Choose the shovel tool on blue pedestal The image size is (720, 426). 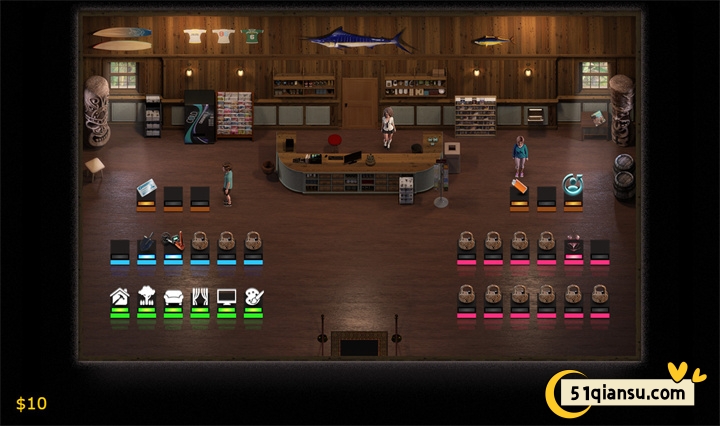click(147, 242)
